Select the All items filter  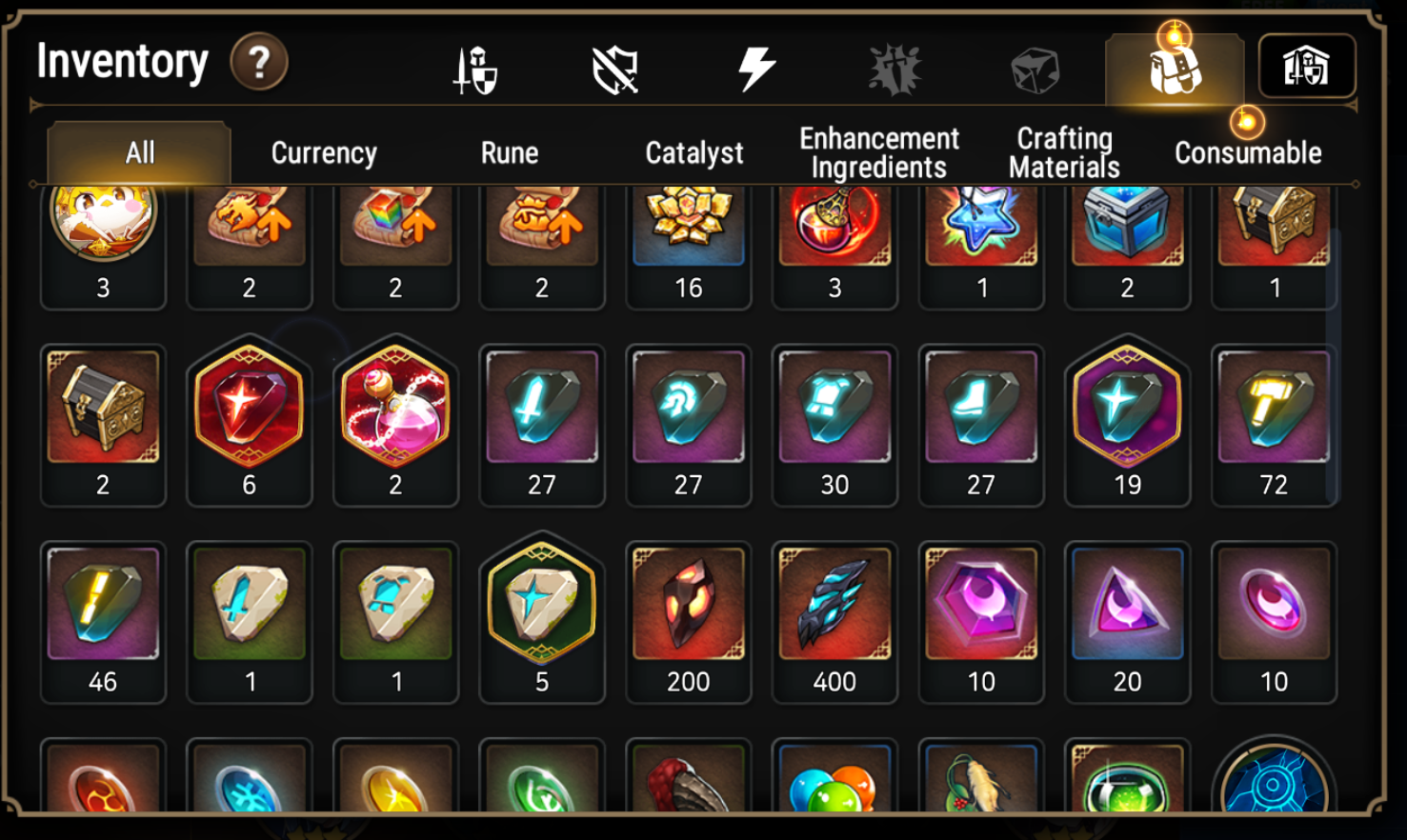(138, 151)
